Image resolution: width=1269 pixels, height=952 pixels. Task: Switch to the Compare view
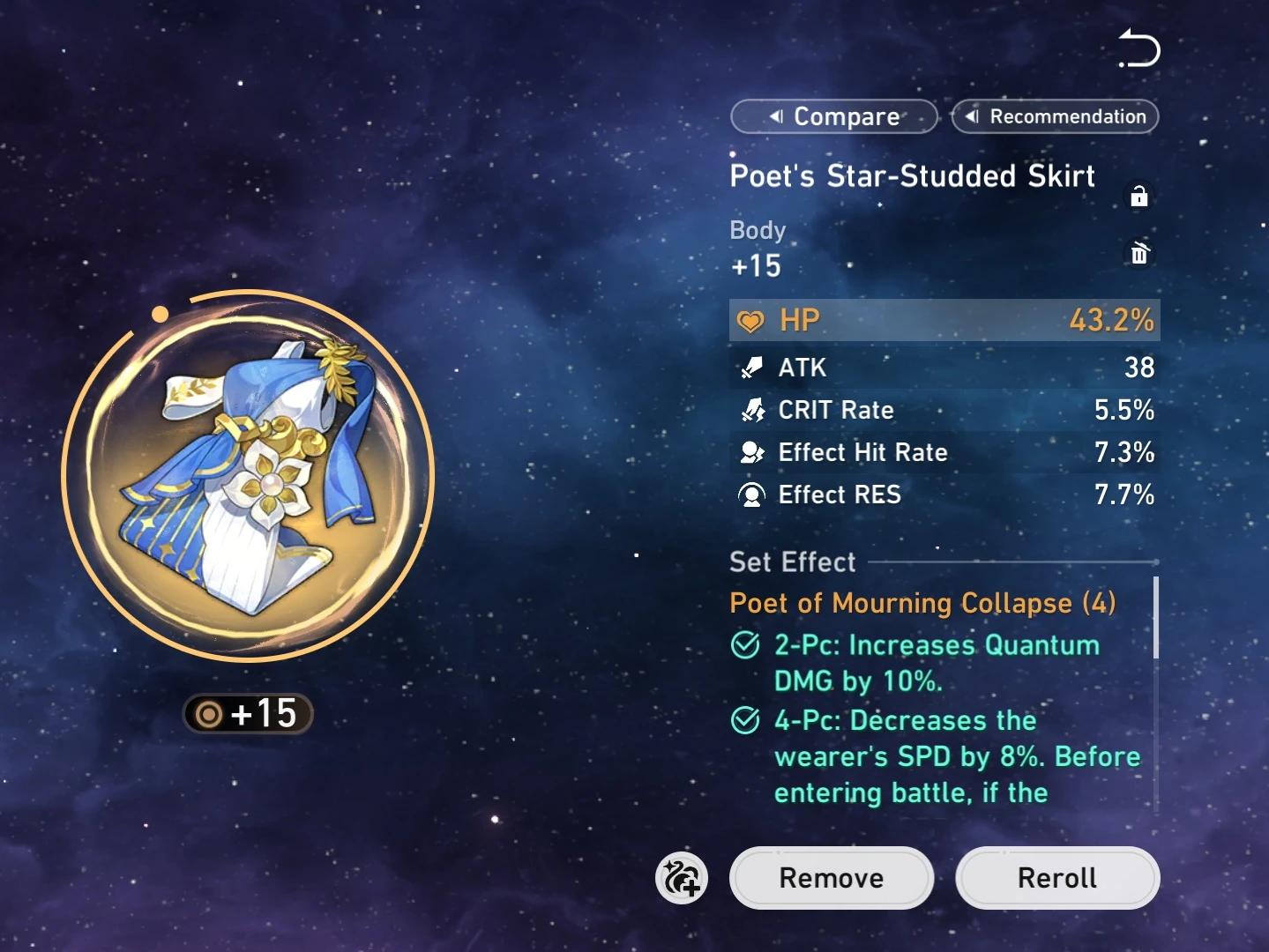pos(832,116)
